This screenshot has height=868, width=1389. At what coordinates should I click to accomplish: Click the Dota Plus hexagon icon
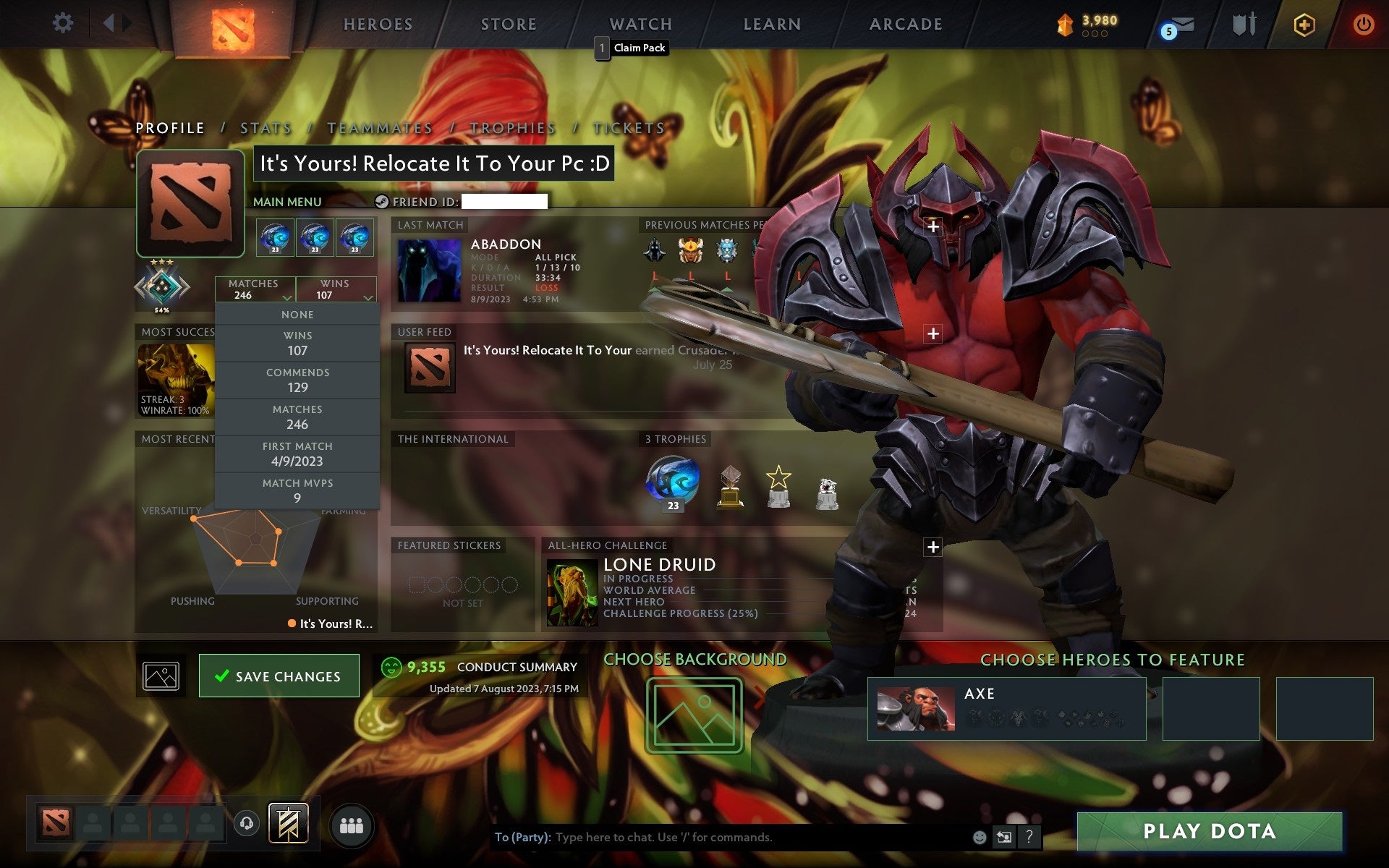[1303, 24]
